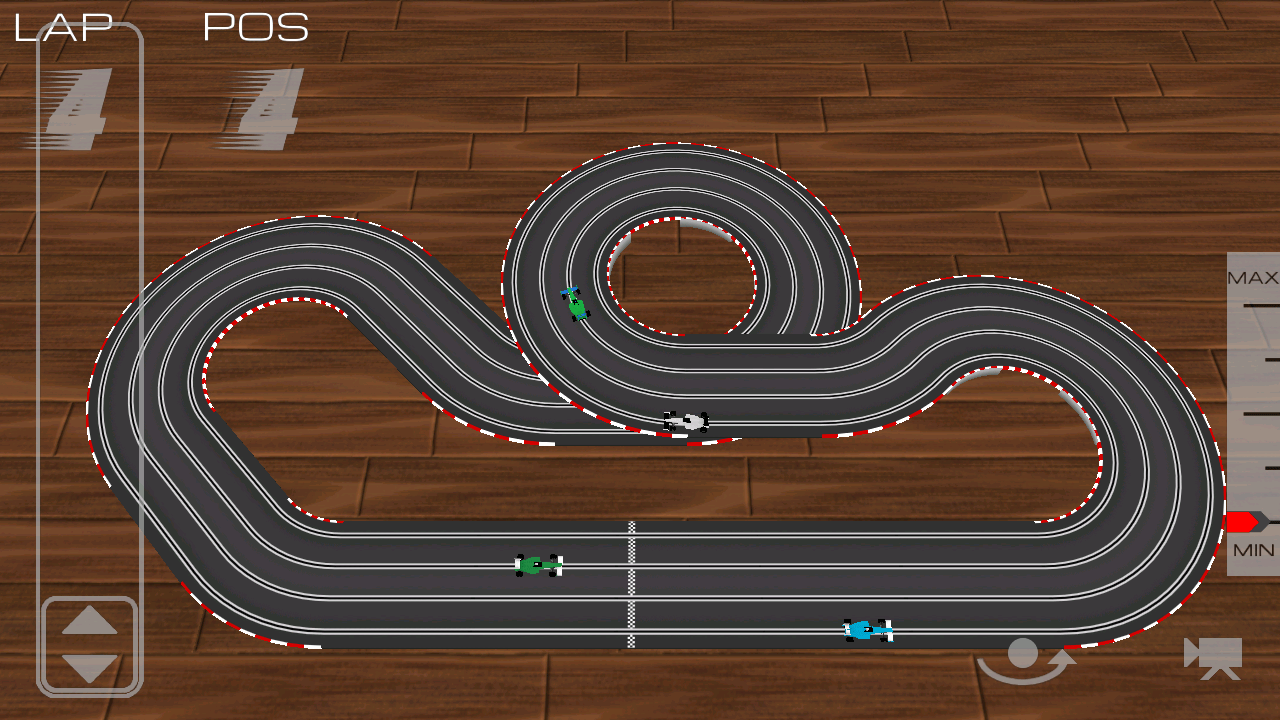The height and width of the screenshot is (720, 1280).
Task: Tap the up arrow lane-change control
Action: 90,621
